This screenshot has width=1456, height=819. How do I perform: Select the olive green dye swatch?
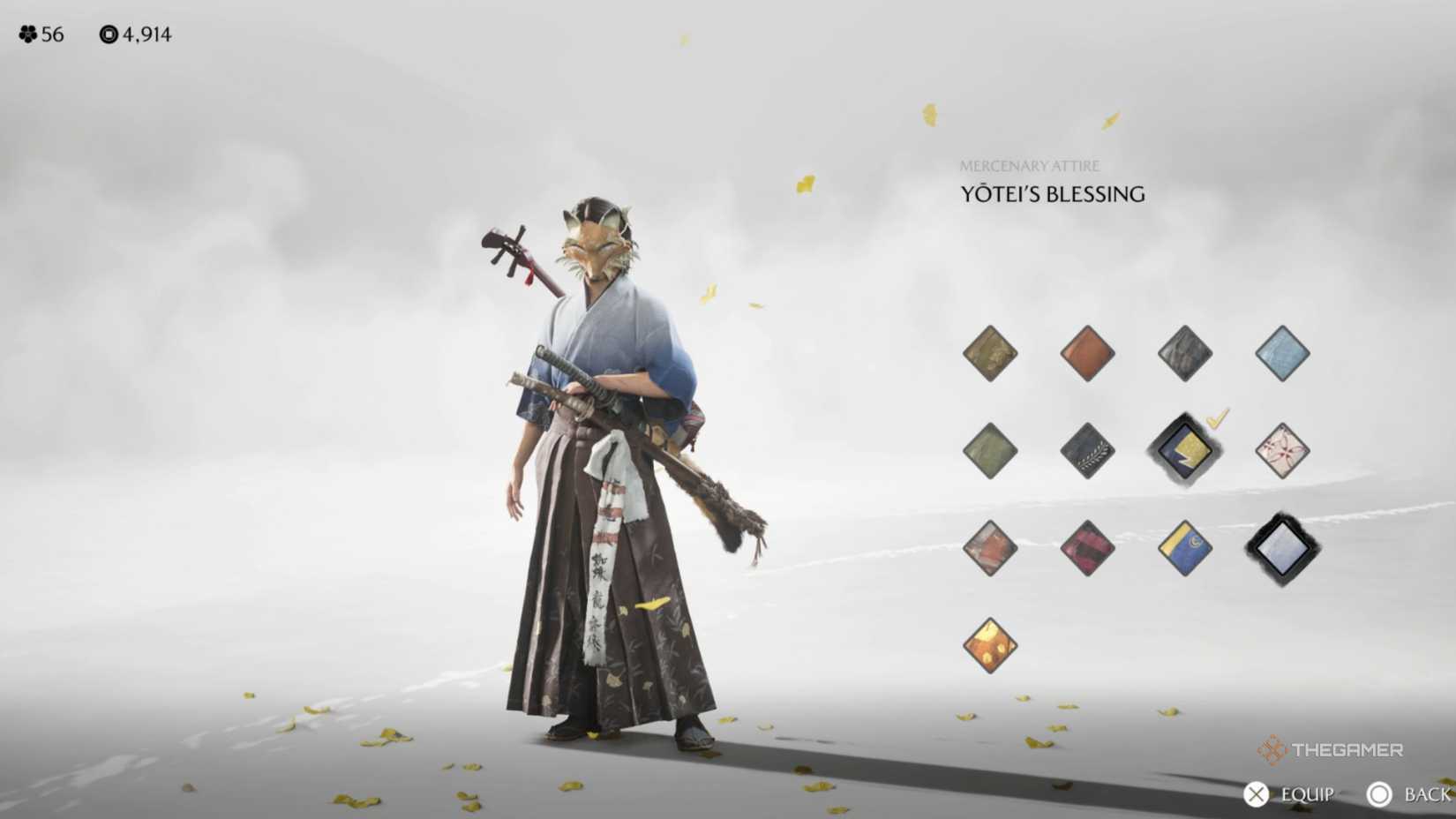coord(989,450)
